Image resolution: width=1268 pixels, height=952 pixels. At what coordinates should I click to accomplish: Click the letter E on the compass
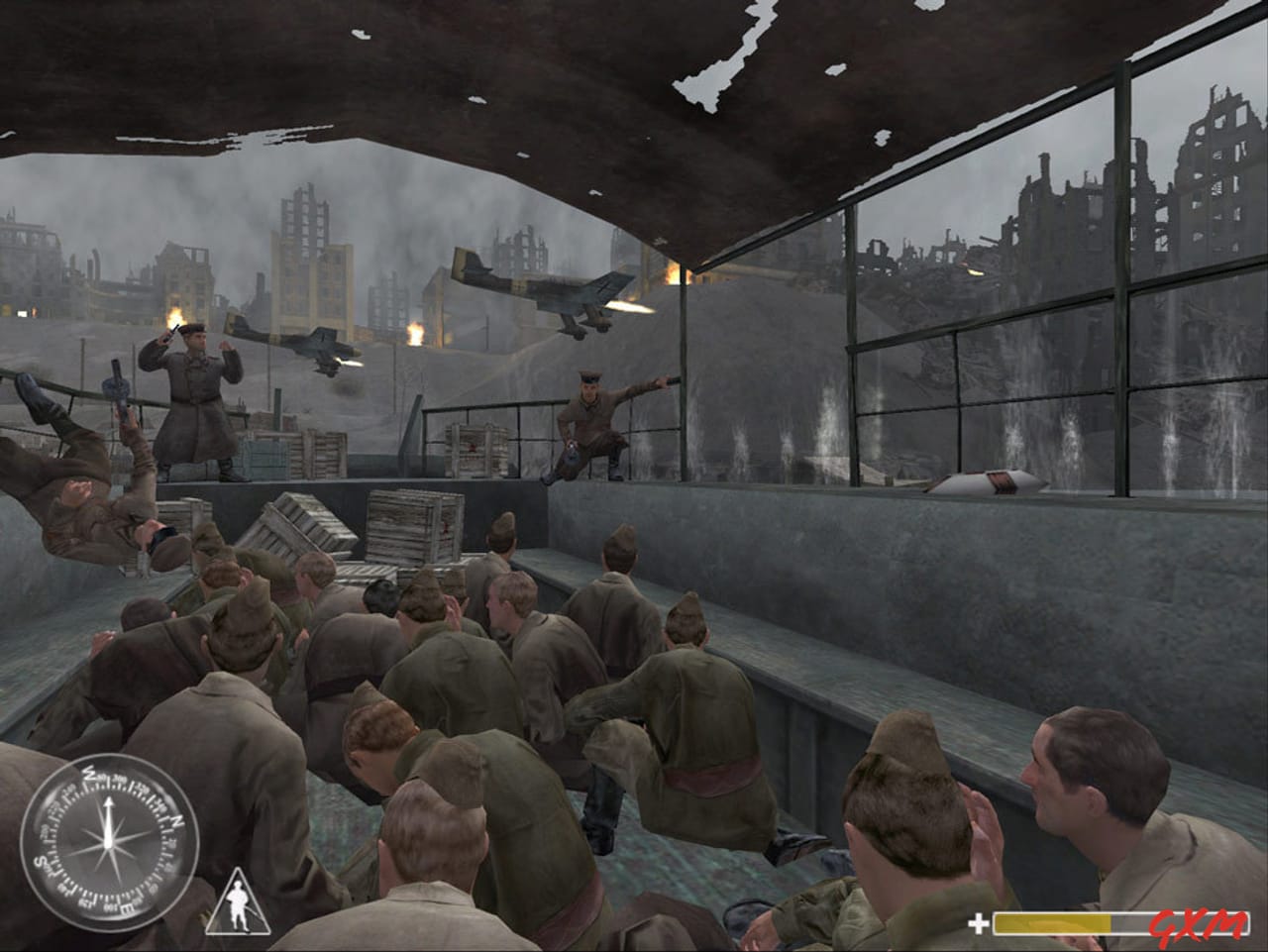click(x=126, y=906)
